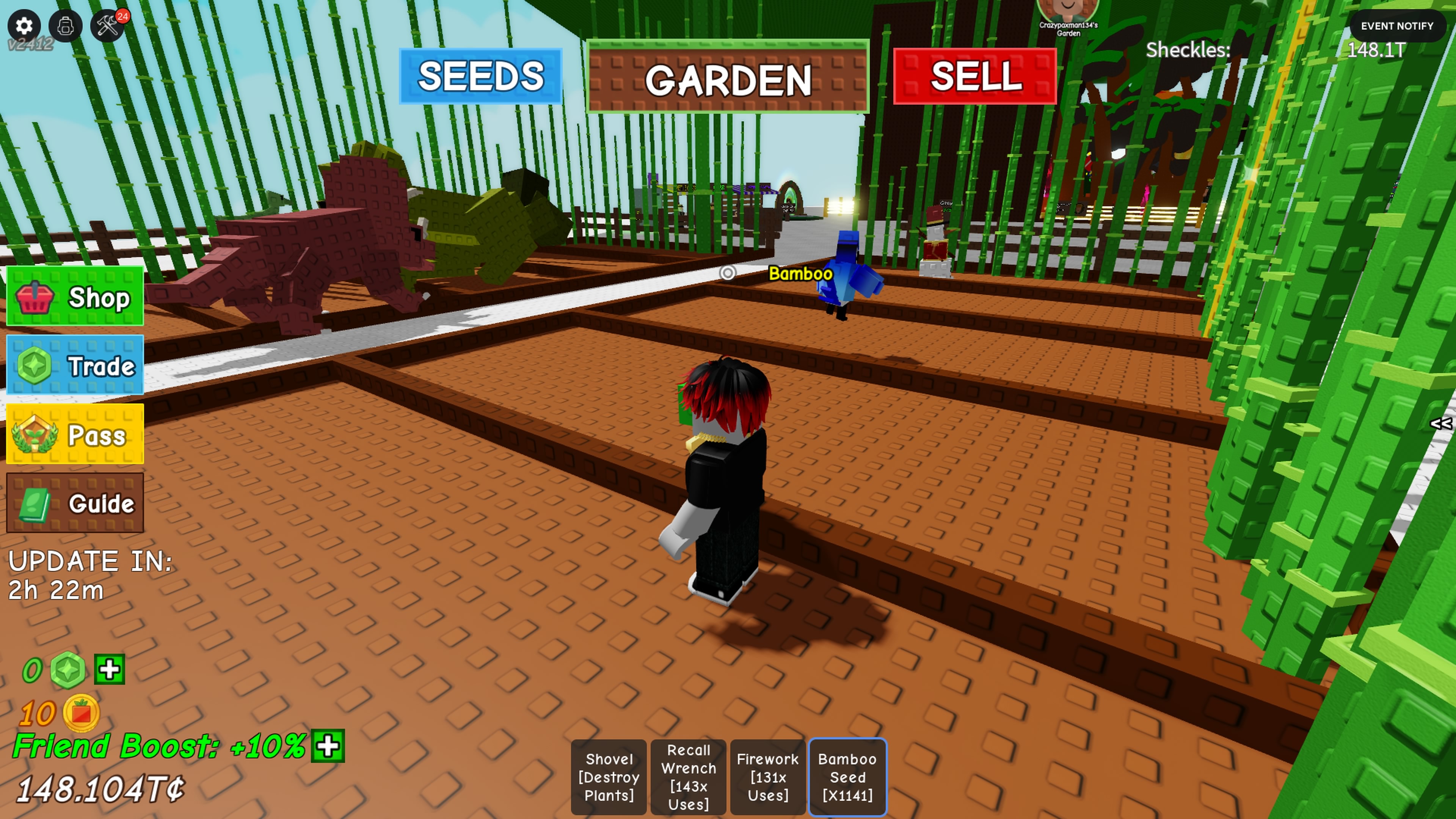
Task: Equip the Recall Wrench slot
Action: point(689,777)
